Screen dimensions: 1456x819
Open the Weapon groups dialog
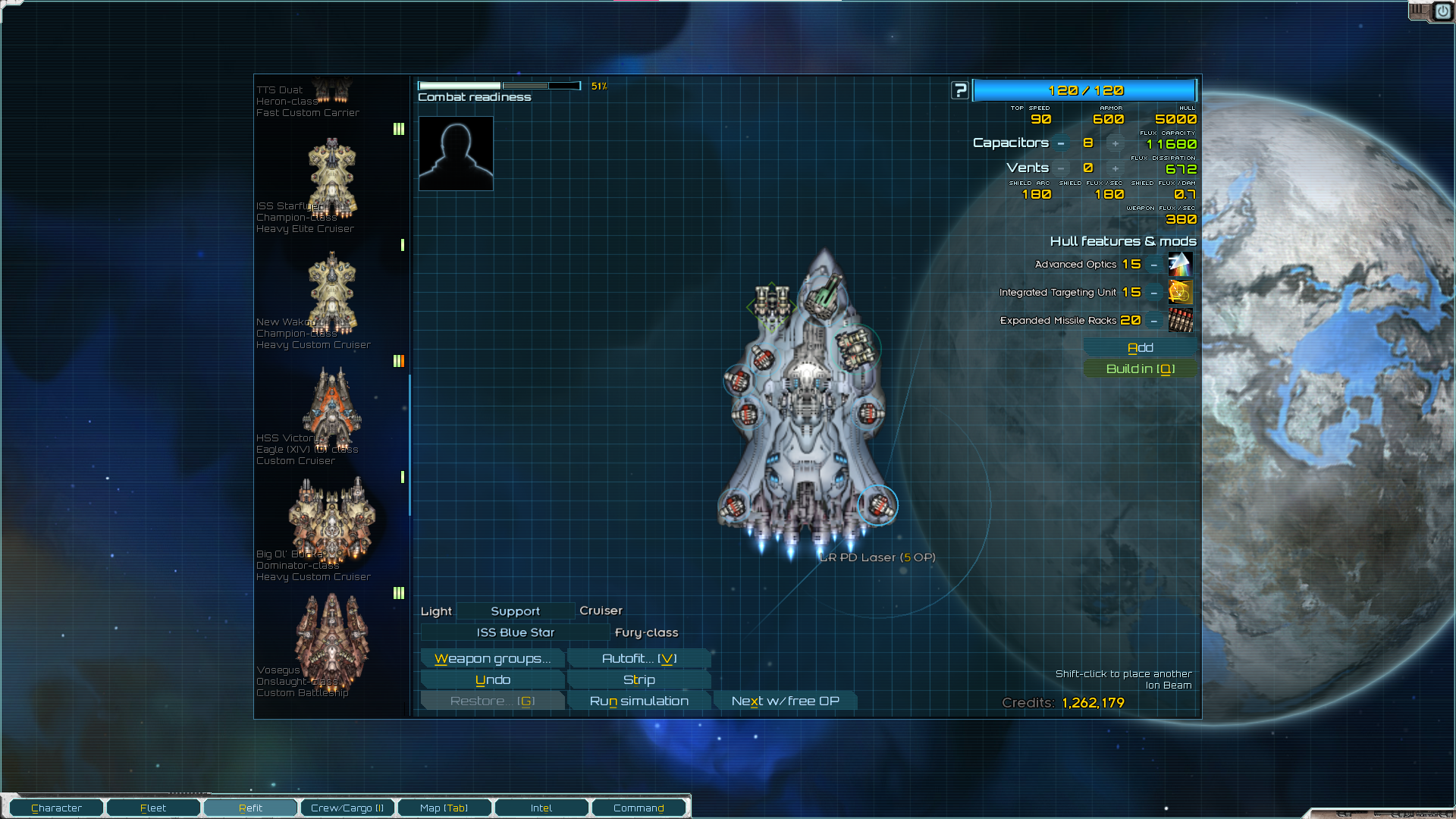pyautogui.click(x=492, y=658)
